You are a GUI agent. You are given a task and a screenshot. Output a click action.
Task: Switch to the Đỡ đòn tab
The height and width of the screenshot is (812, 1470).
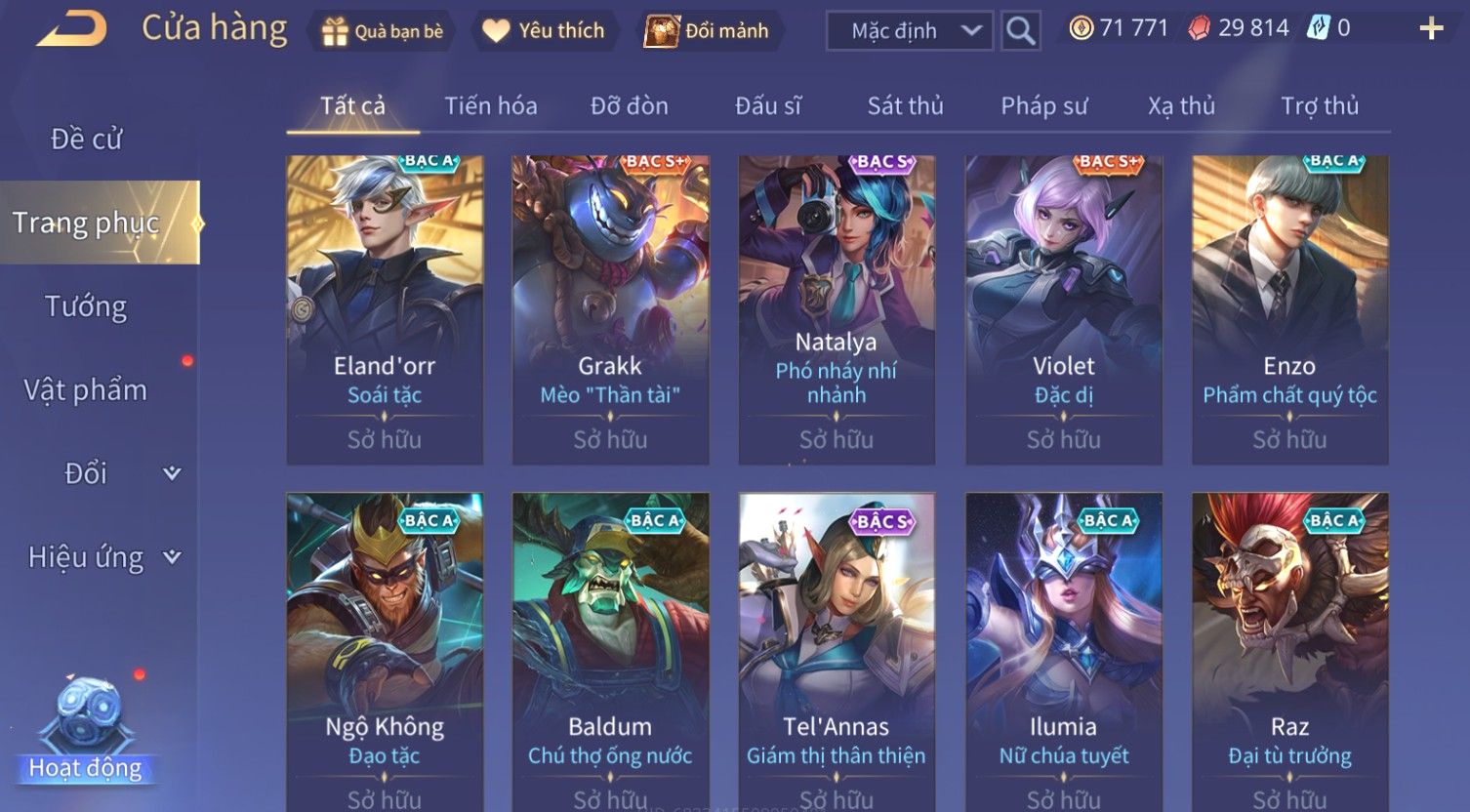click(x=630, y=105)
